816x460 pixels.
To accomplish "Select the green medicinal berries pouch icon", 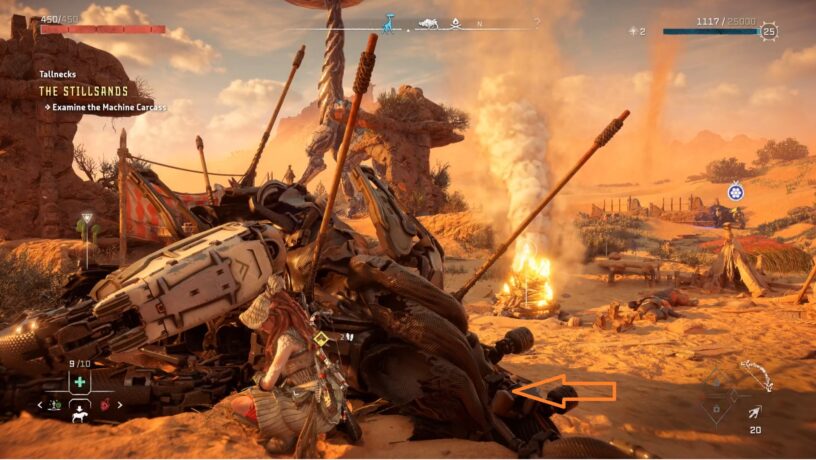I will [79, 383].
